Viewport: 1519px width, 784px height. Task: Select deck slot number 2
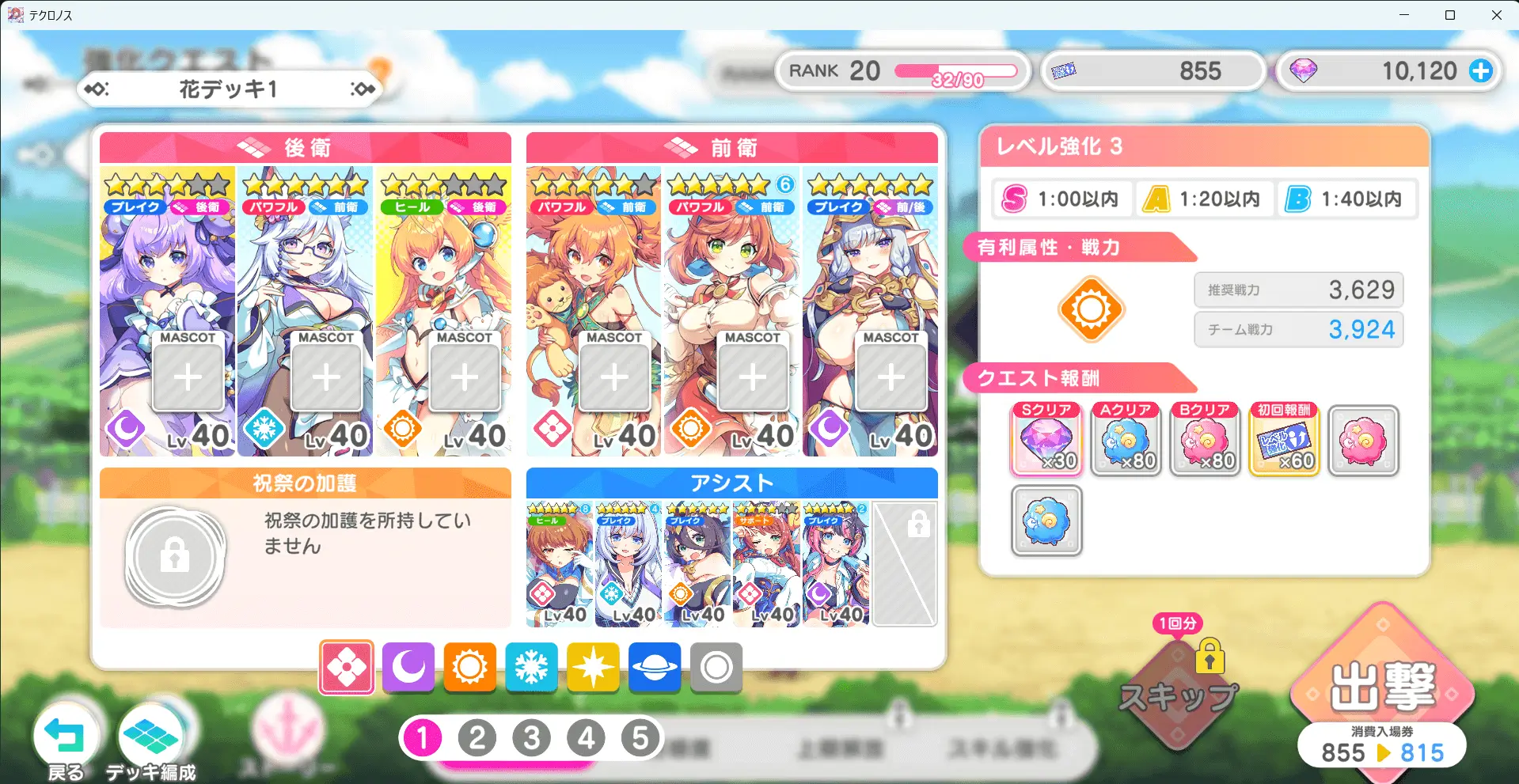click(477, 738)
